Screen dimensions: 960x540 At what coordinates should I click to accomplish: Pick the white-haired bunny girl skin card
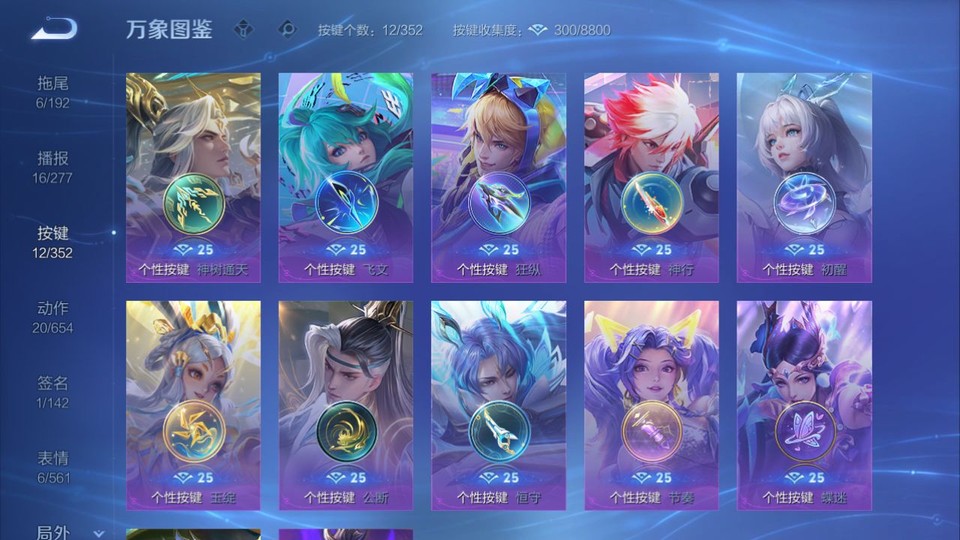pos(804,177)
